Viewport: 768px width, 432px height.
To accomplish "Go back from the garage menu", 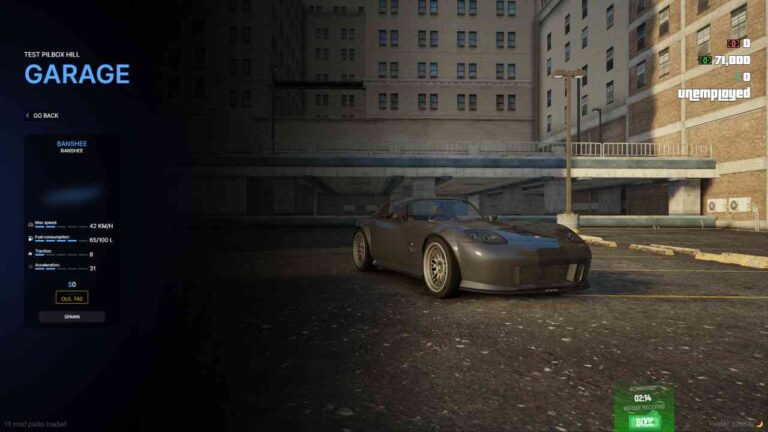I will [44, 116].
